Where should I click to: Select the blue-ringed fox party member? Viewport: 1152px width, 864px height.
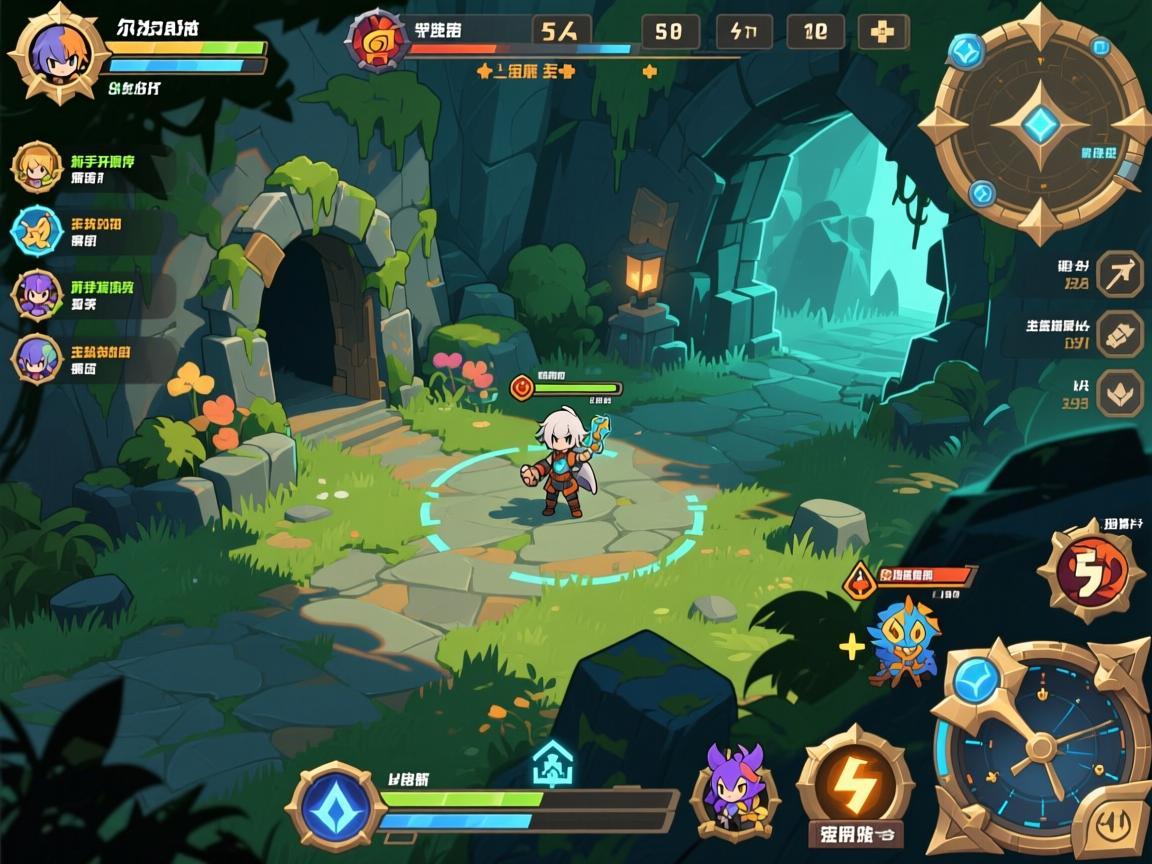click(37, 231)
